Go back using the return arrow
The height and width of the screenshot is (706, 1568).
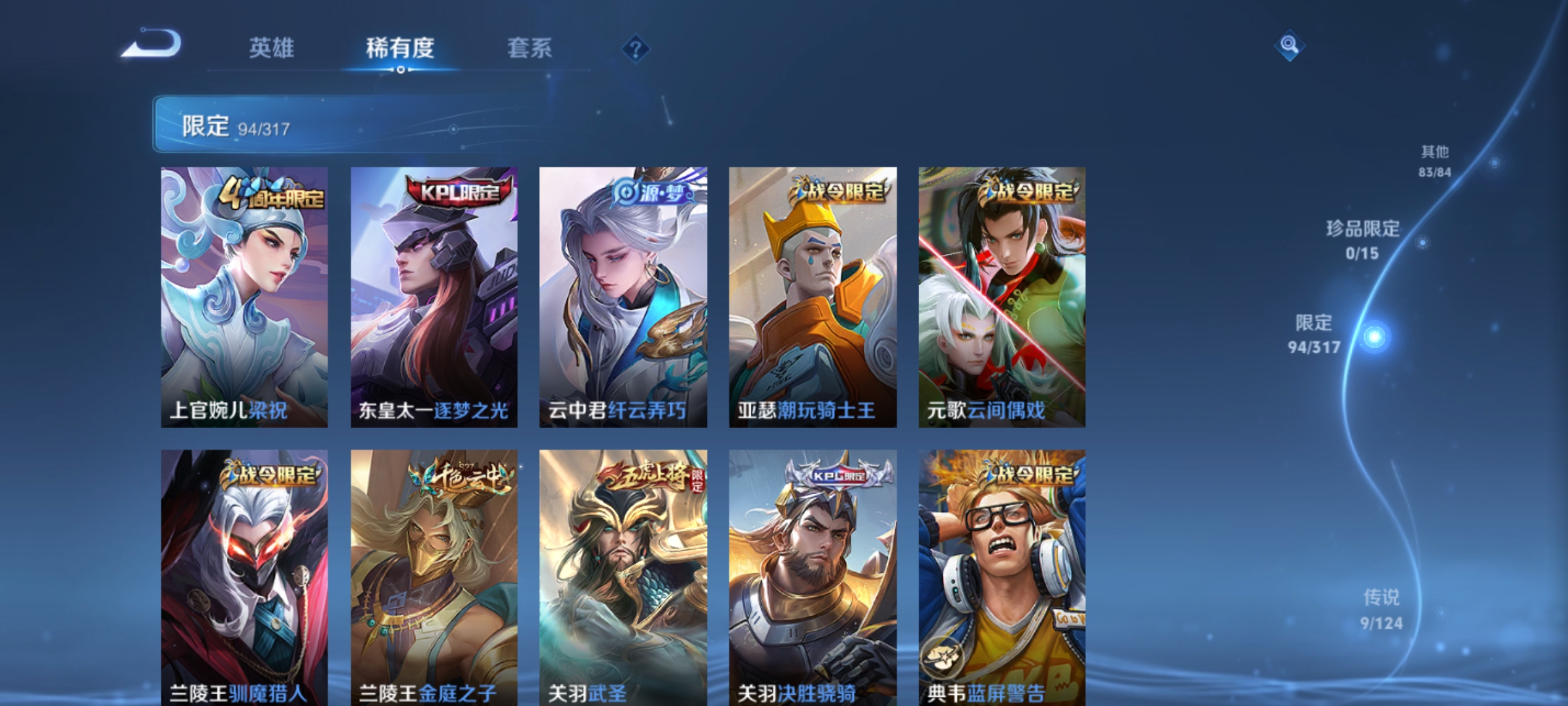click(152, 44)
